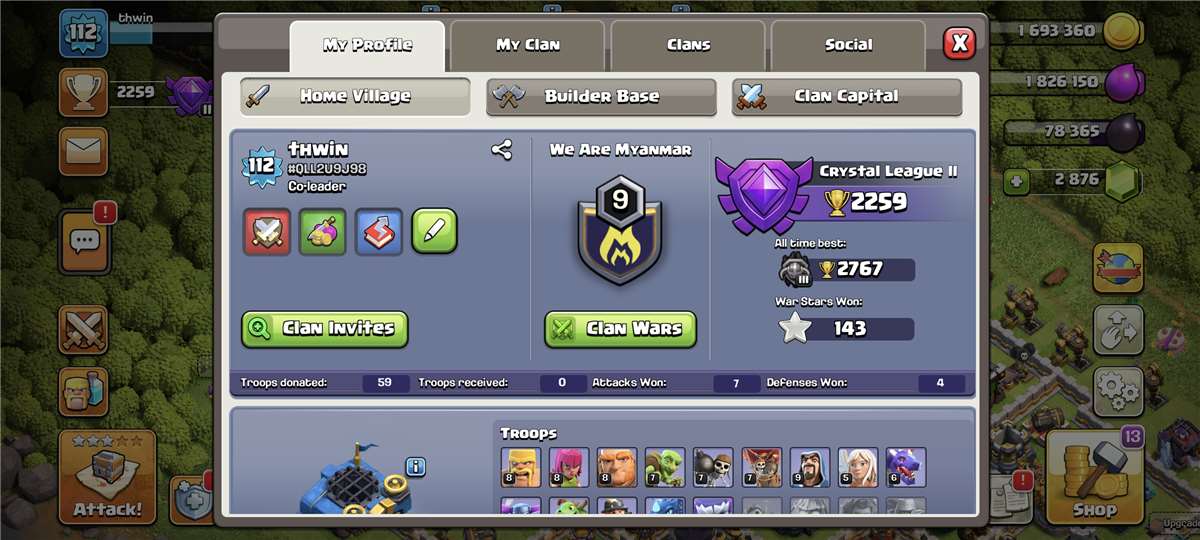View the Clan Capital profile
Viewport: 1200px width, 540px height.
(x=846, y=97)
